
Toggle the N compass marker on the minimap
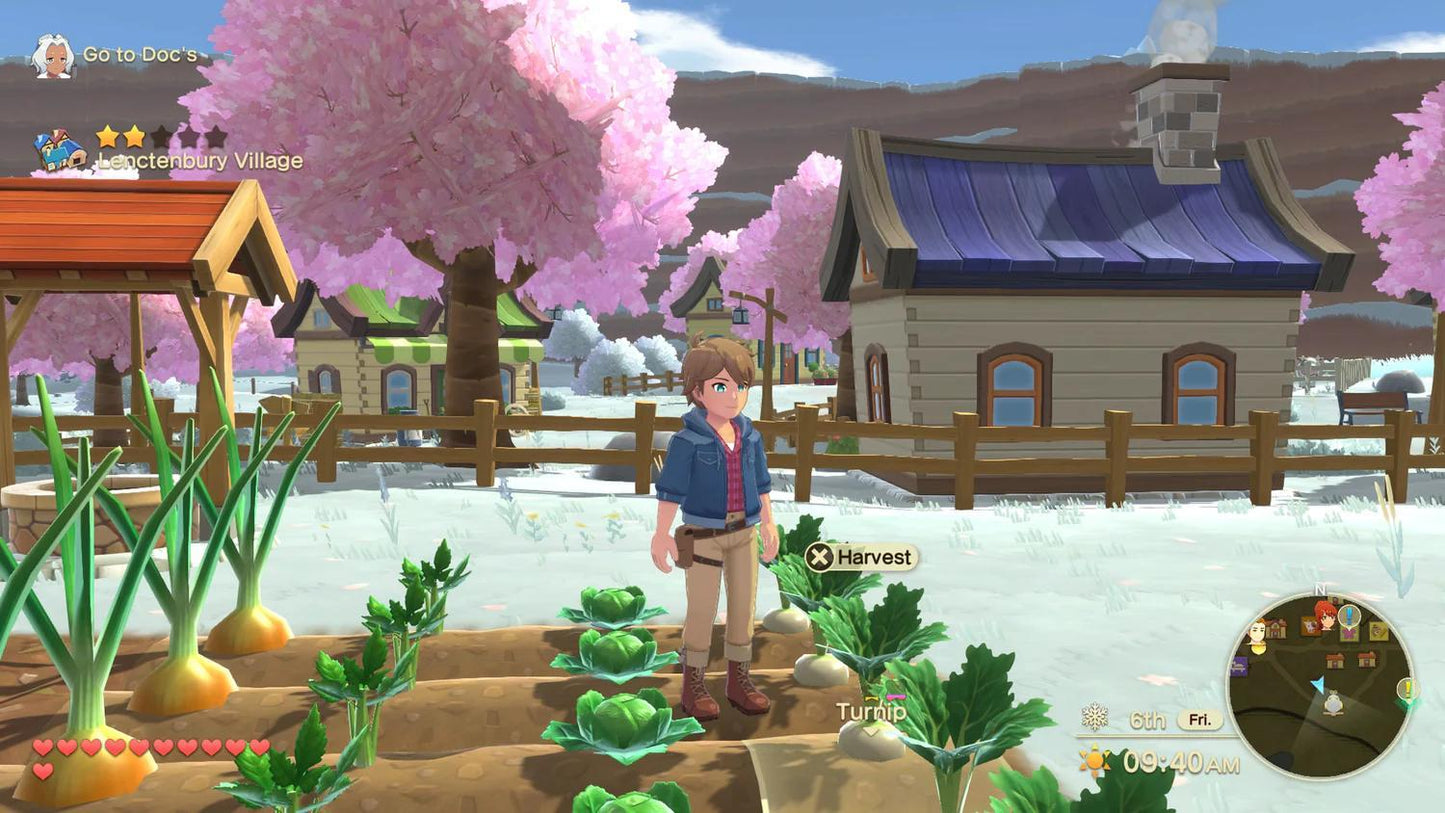[x=1318, y=589]
